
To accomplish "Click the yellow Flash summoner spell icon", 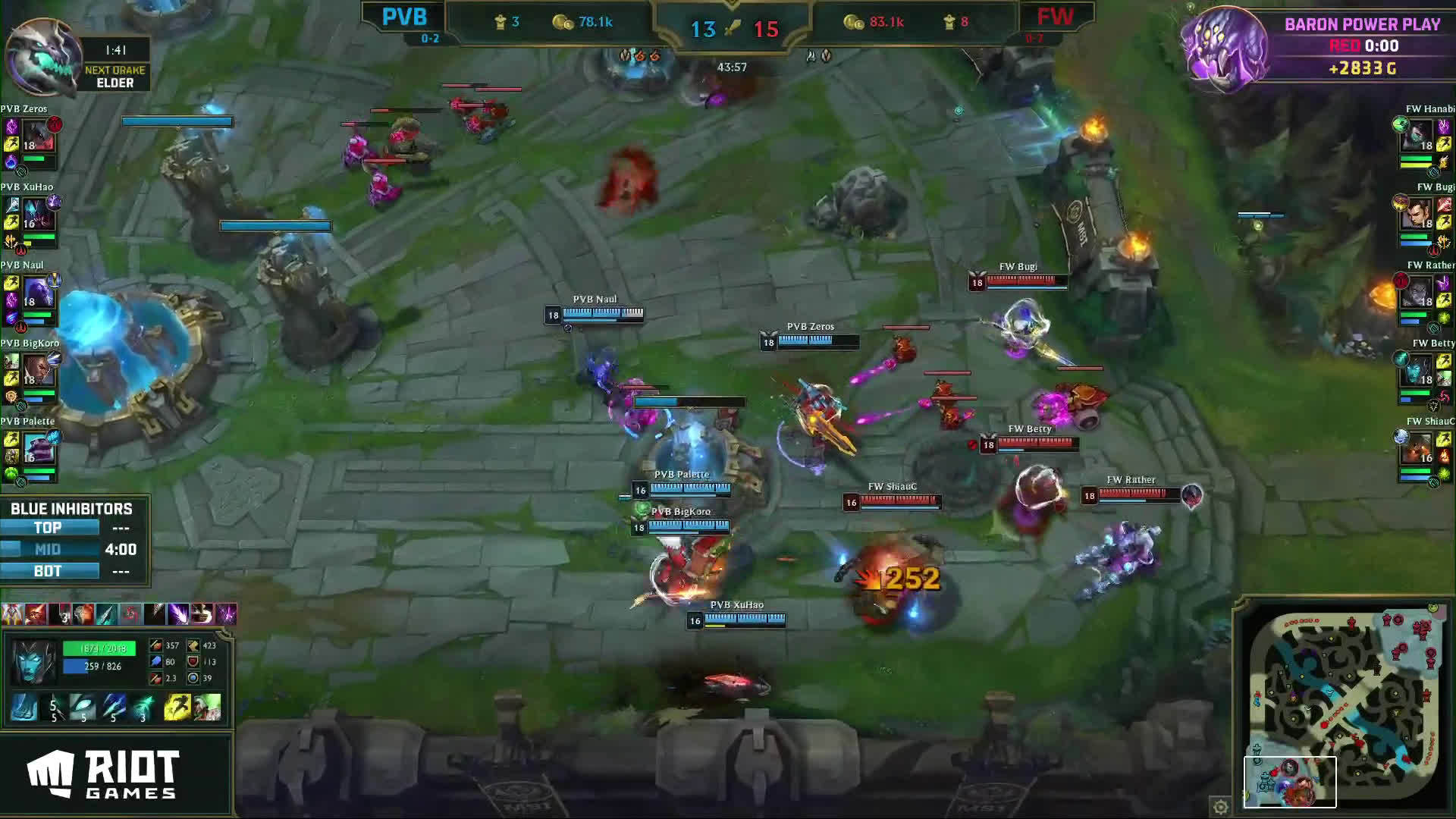I will point(177,708).
